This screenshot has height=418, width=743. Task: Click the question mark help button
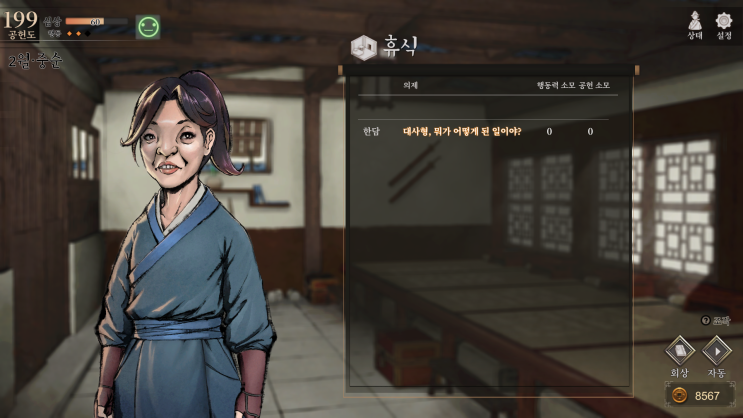pyautogui.click(x=706, y=320)
